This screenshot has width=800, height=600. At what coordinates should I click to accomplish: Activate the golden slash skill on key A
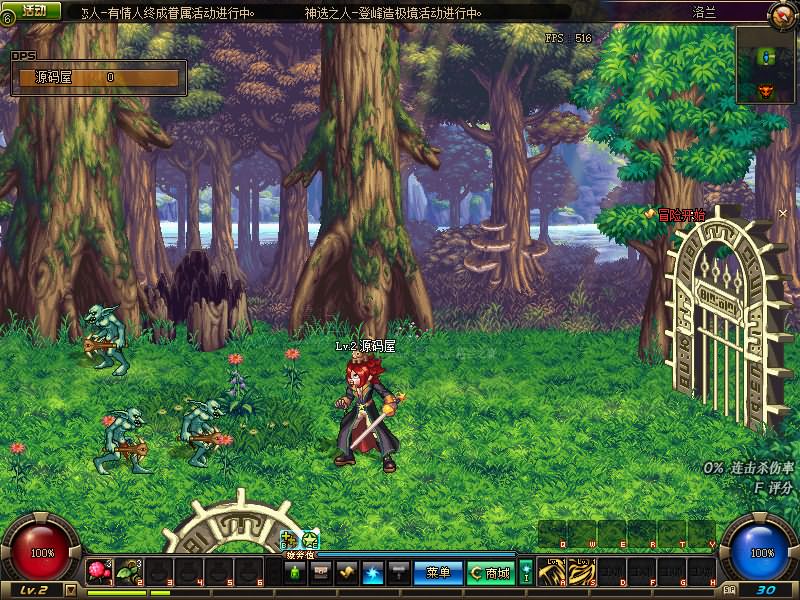click(553, 572)
